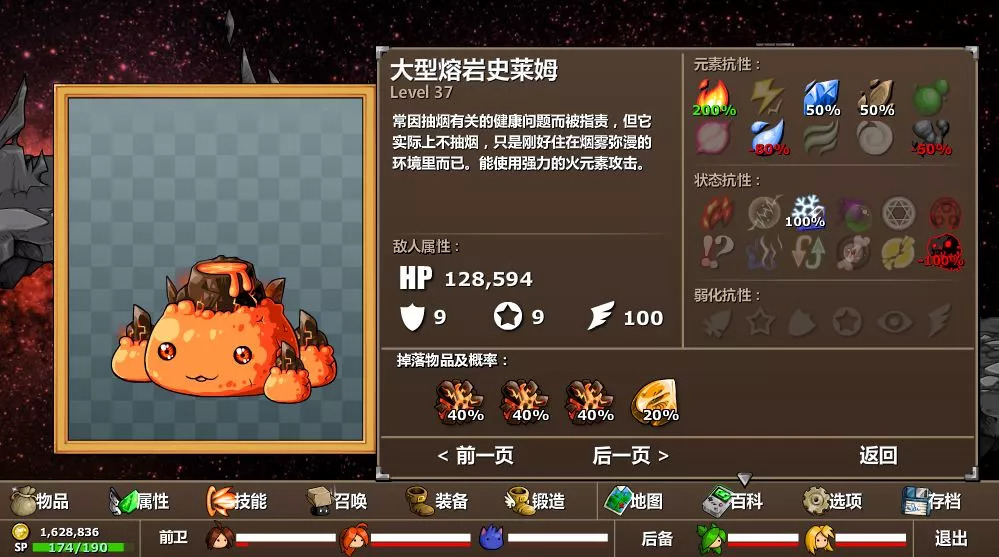The width and height of the screenshot is (999, 557).
Task: Click the 退出 exit button
Action: (951, 538)
